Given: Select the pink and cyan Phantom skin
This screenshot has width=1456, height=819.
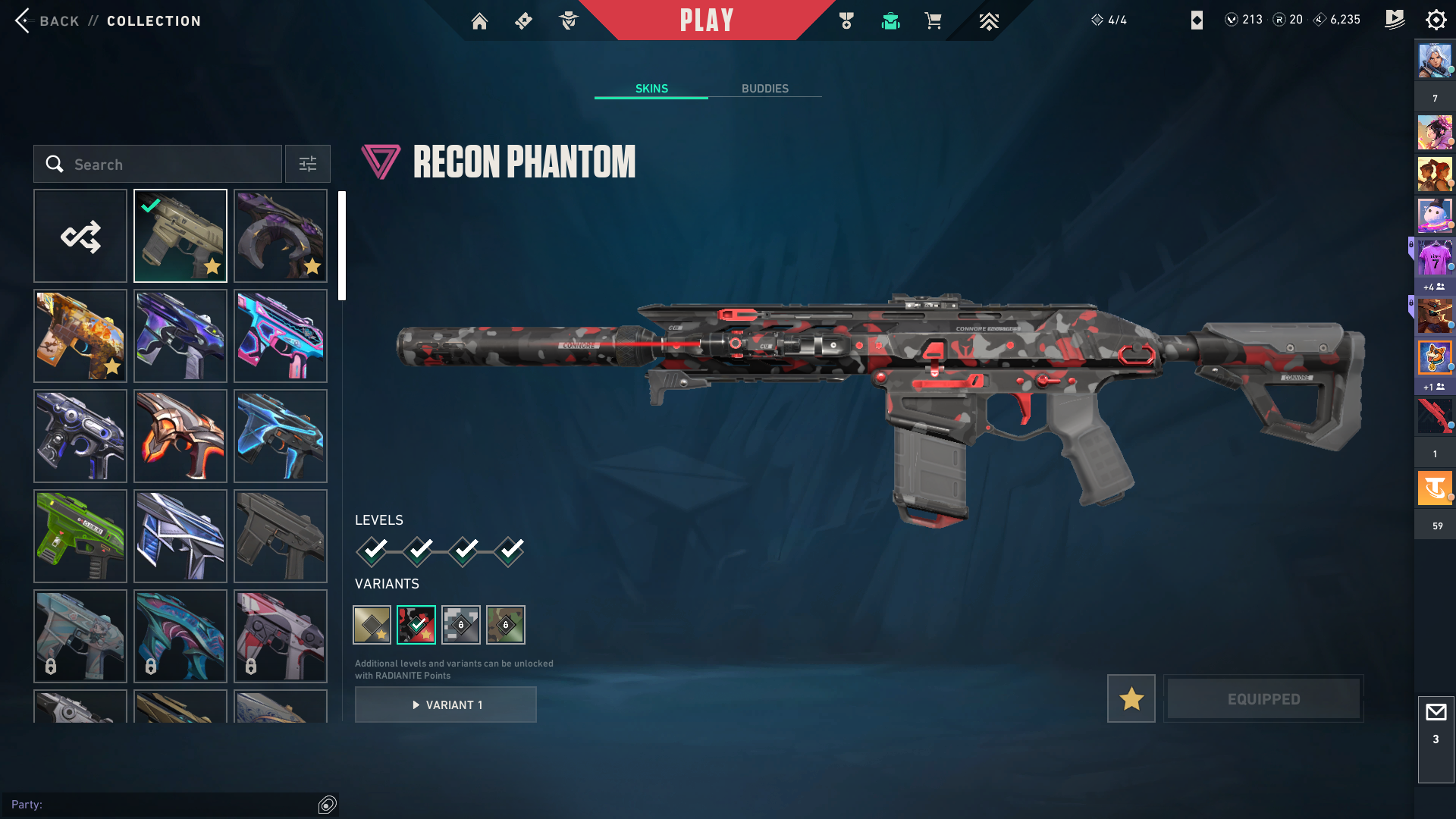Looking at the screenshot, I should (281, 336).
